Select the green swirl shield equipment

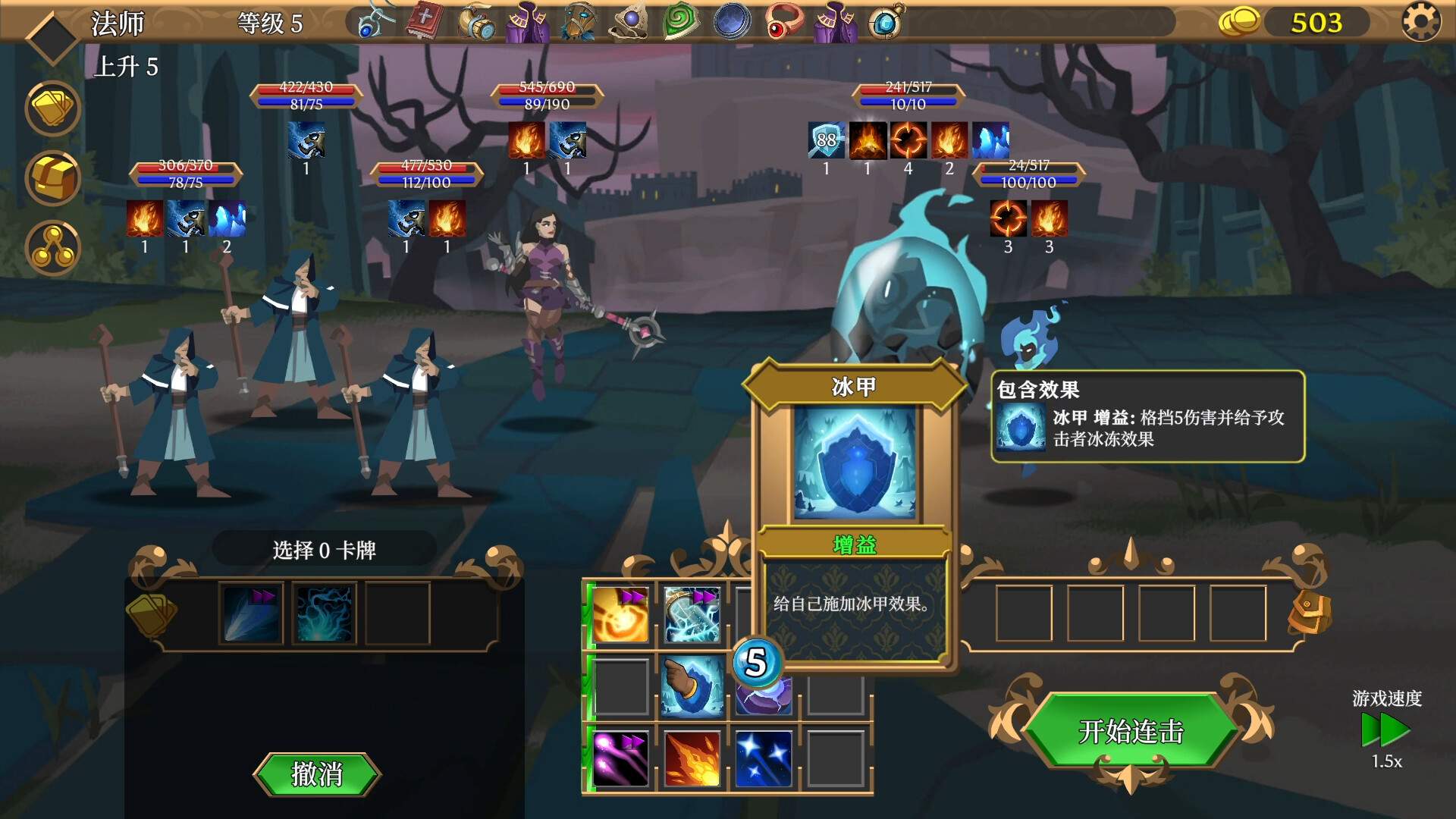click(679, 21)
